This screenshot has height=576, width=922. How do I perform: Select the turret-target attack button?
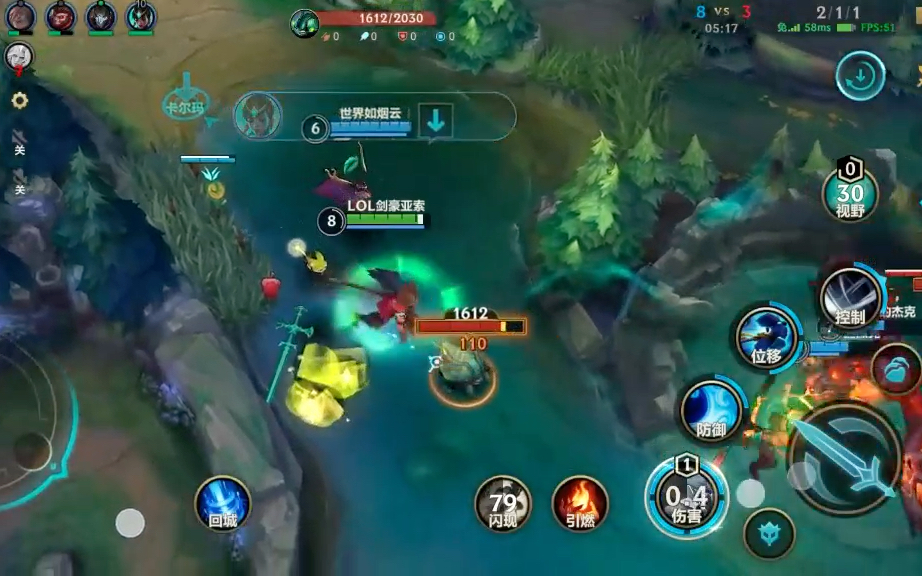pyautogui.click(x=769, y=534)
